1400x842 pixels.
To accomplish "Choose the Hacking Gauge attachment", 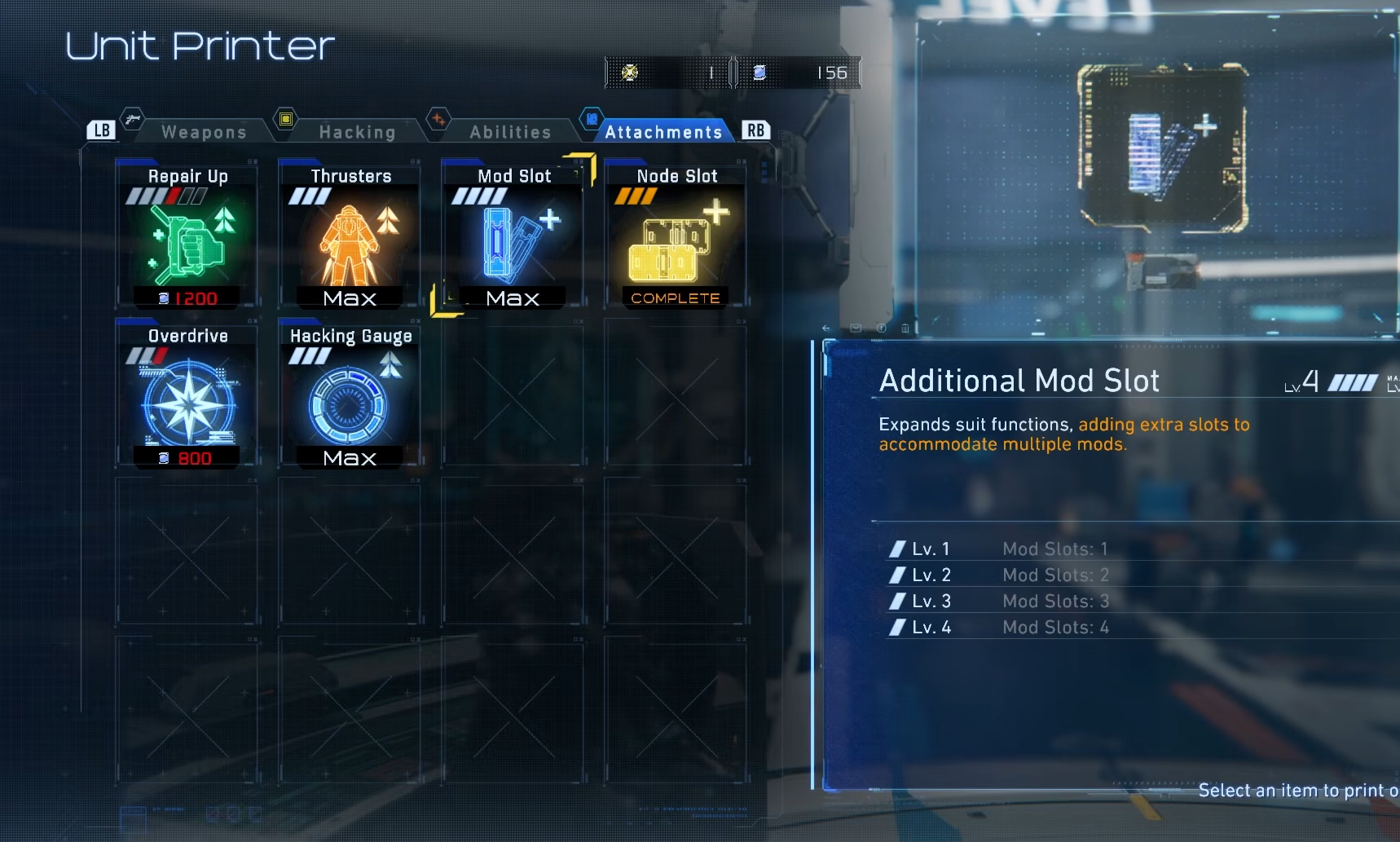I will coord(350,396).
